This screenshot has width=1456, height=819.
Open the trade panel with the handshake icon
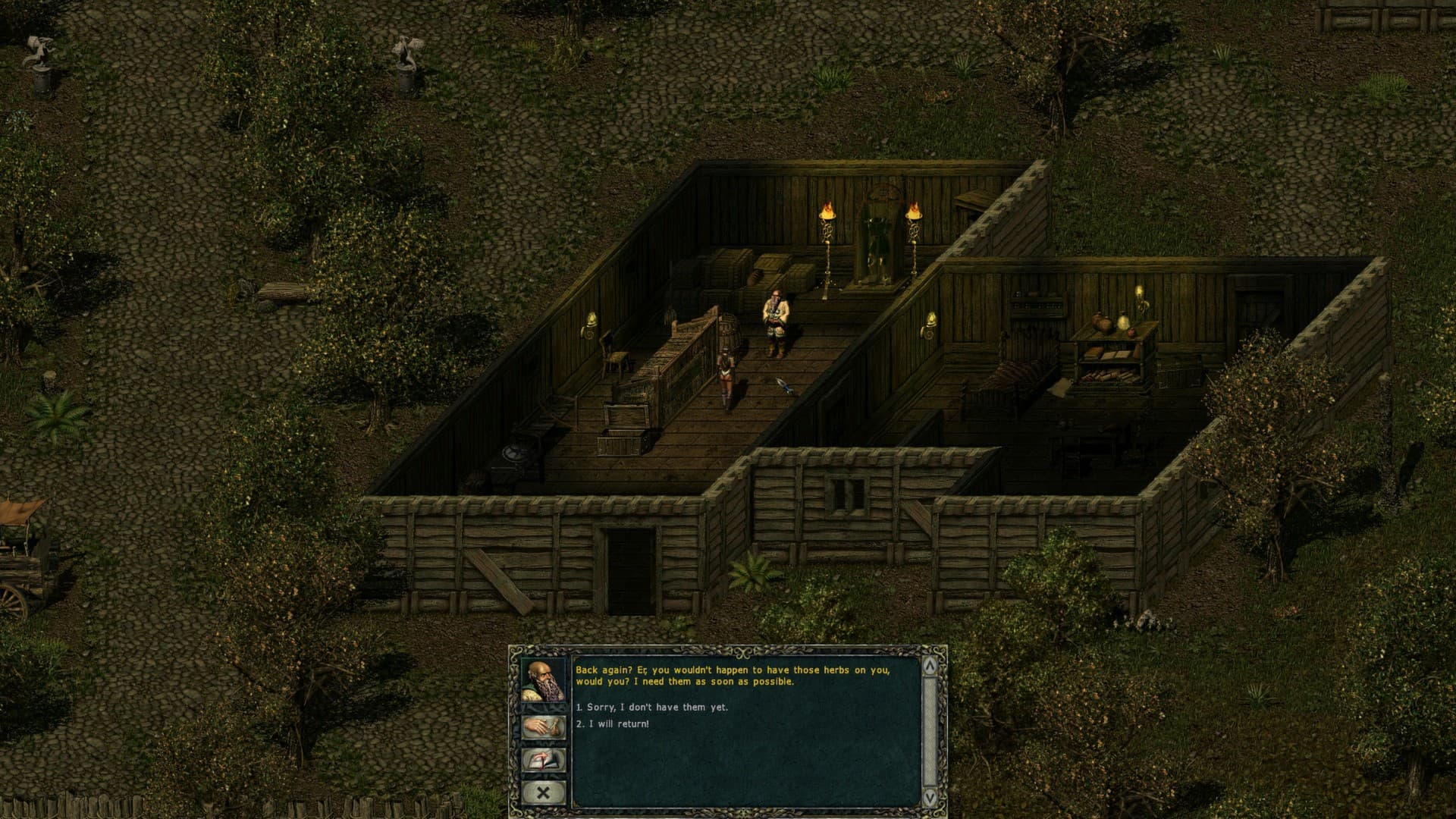(543, 726)
